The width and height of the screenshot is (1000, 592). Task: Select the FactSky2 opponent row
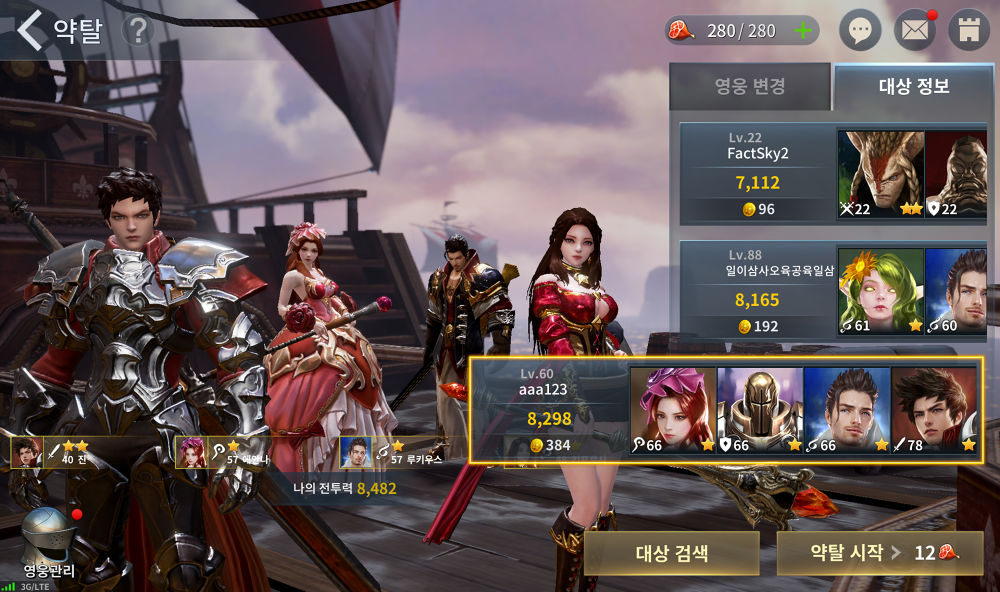pos(757,174)
